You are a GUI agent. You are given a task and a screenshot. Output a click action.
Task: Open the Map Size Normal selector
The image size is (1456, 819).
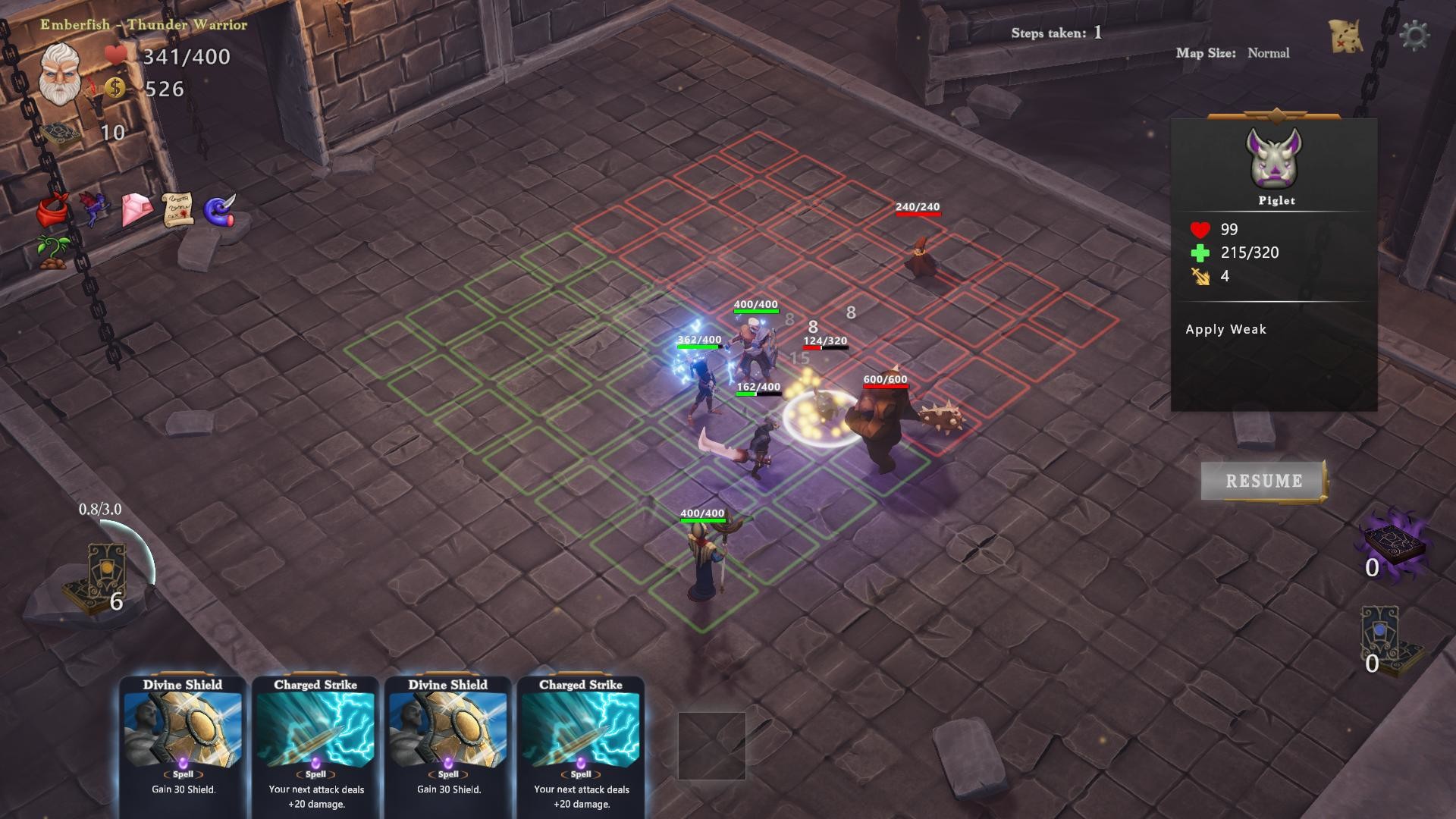tap(1232, 53)
